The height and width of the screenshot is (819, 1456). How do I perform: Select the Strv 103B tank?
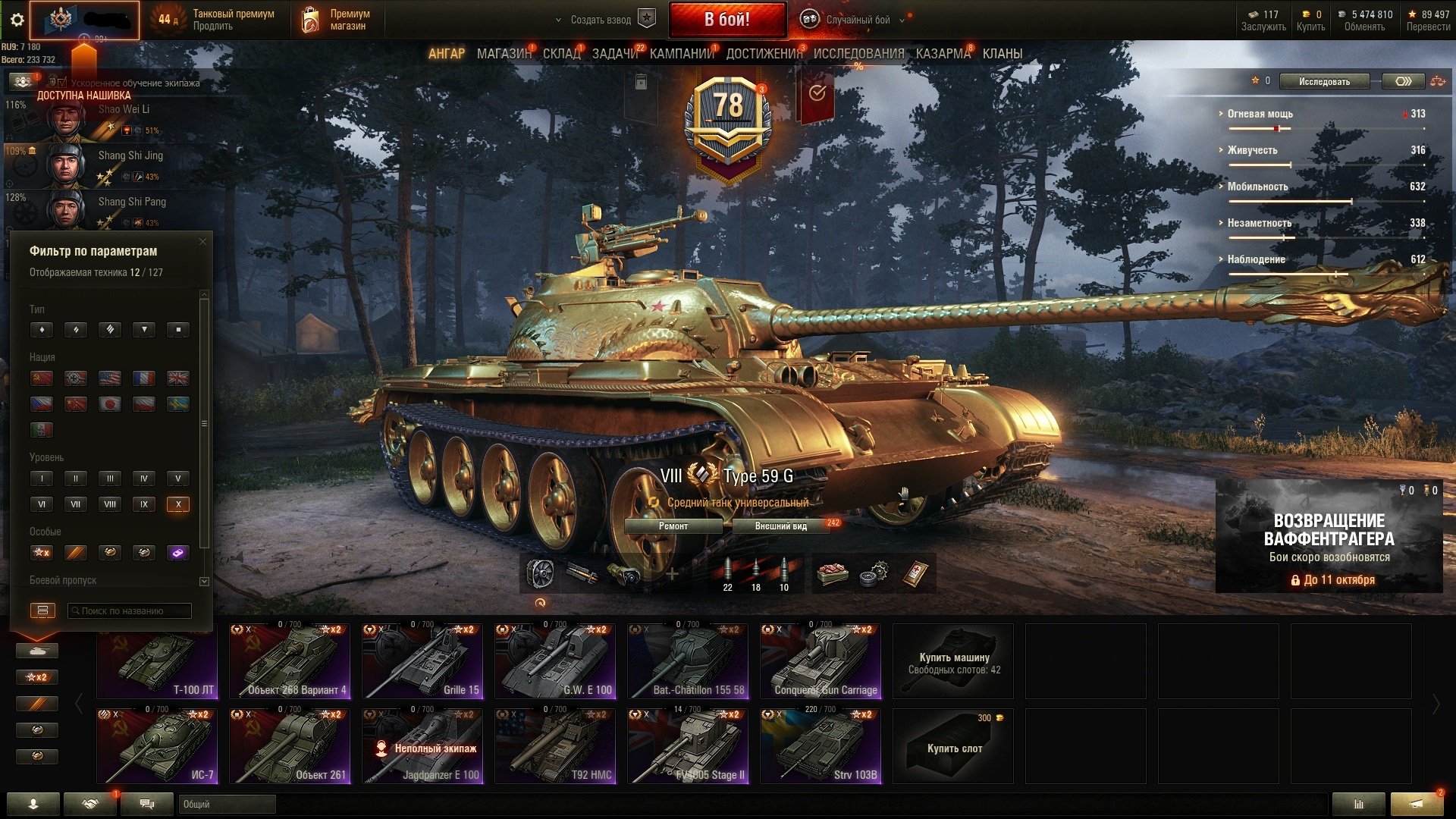pyautogui.click(x=821, y=745)
